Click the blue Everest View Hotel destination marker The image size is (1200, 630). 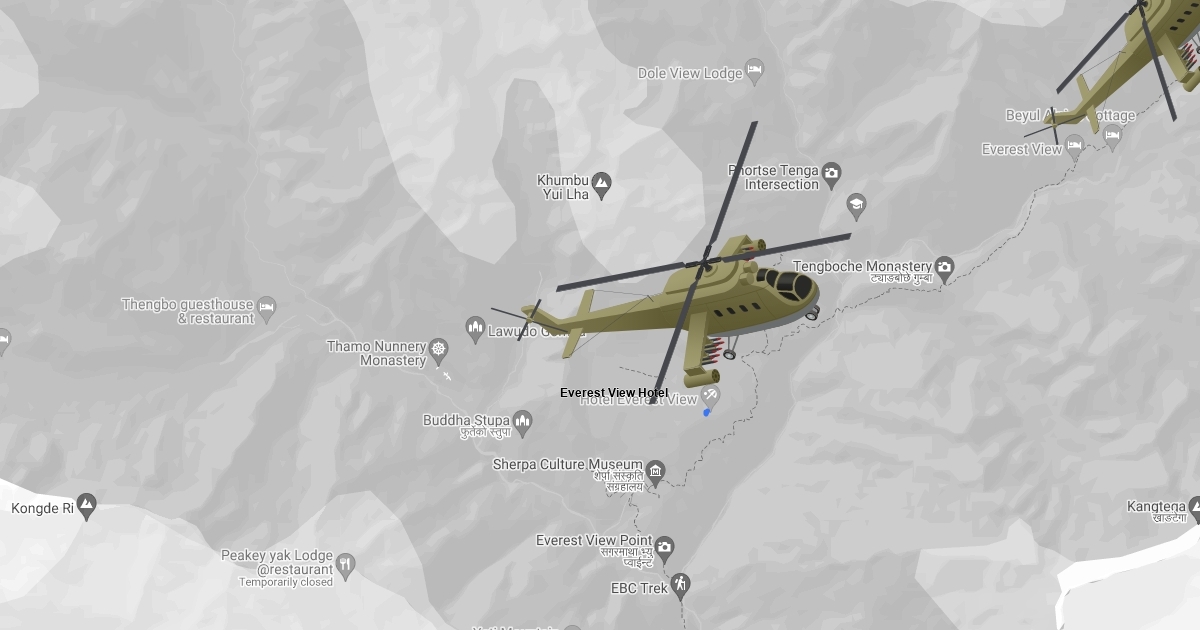tap(707, 411)
